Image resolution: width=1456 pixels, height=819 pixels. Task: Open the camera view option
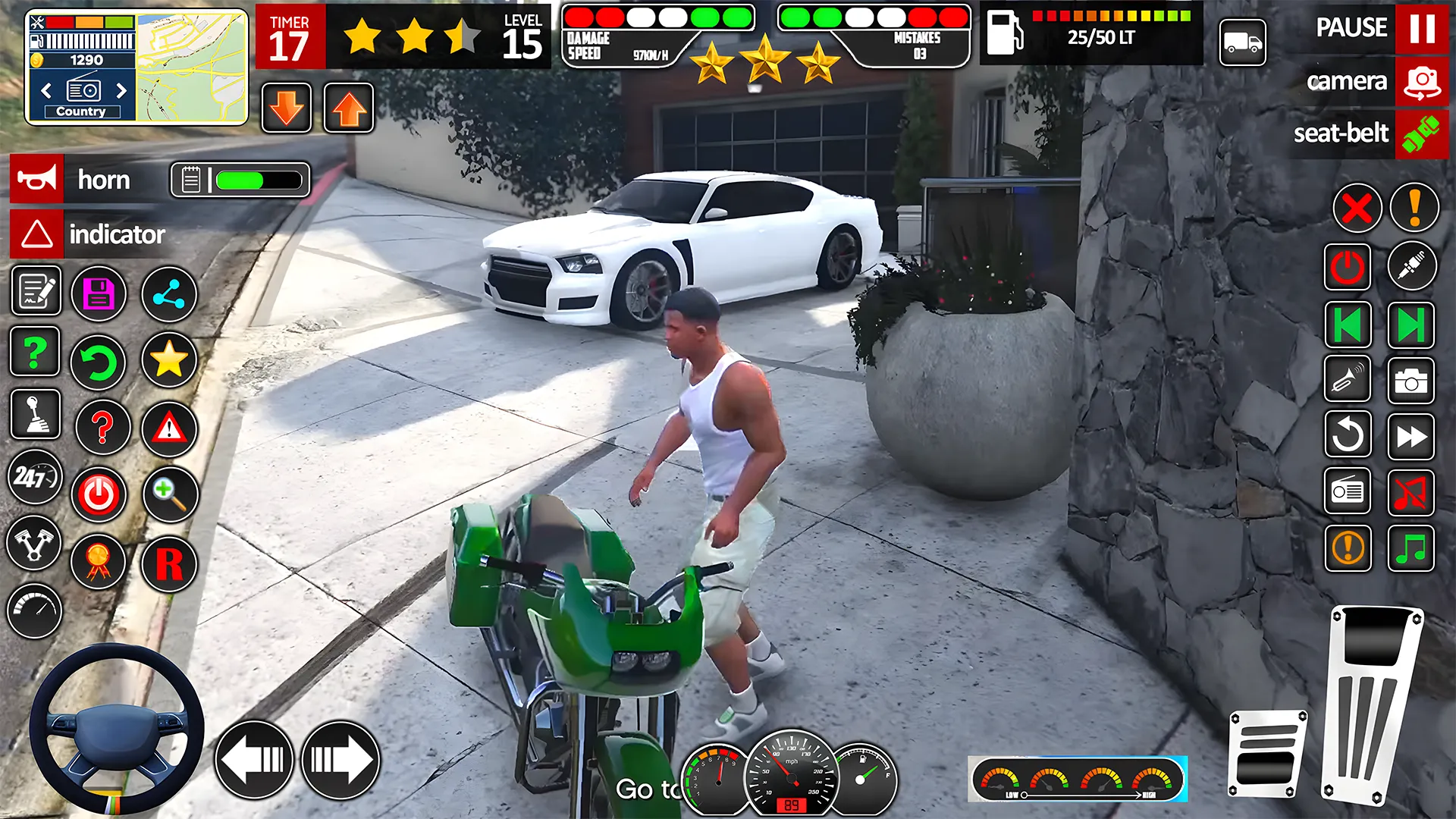pyautogui.click(x=1348, y=81)
